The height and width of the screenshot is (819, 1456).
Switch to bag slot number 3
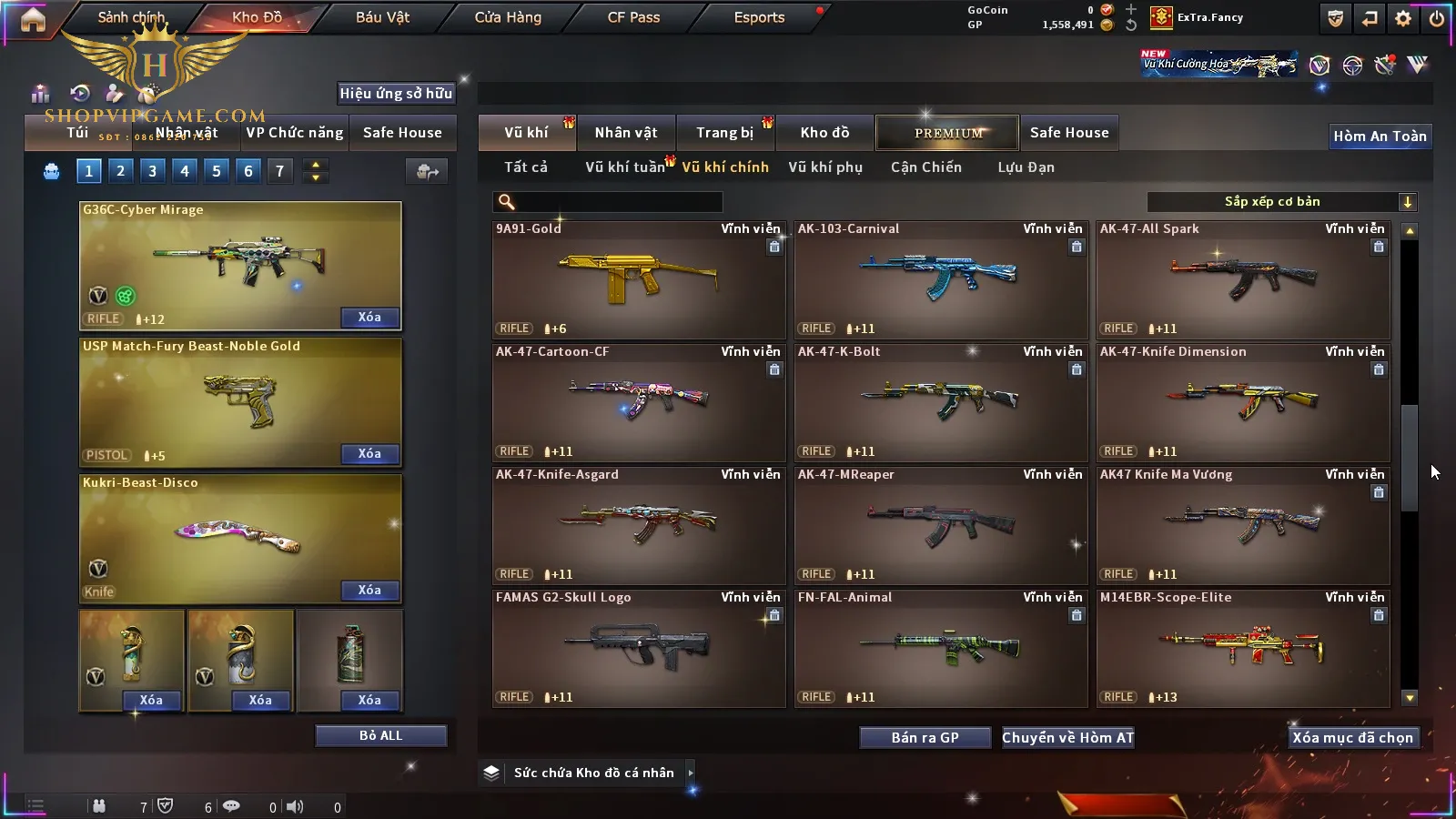152,171
